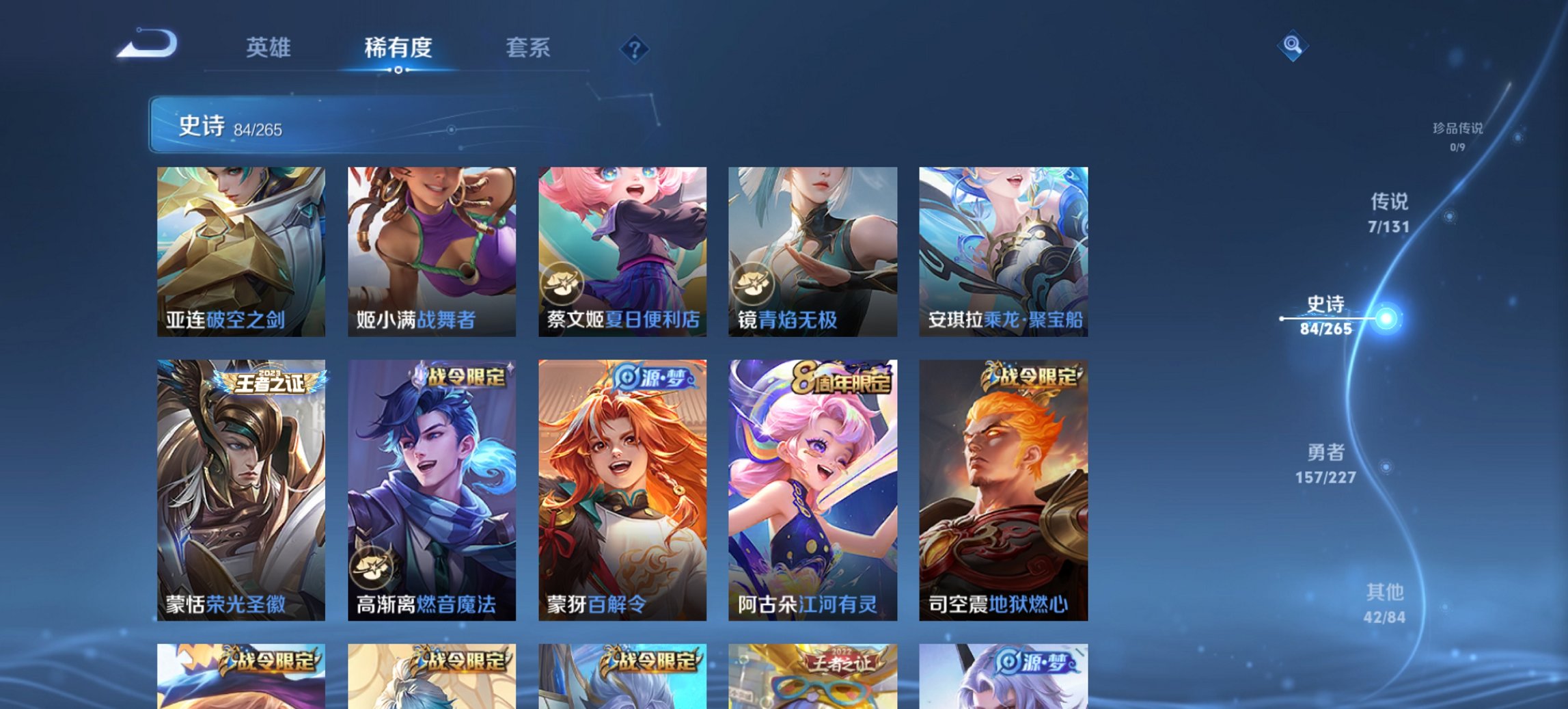Viewport: 1568px width, 709px height.
Task: Select the 稀有度 tab
Action: coord(399,49)
